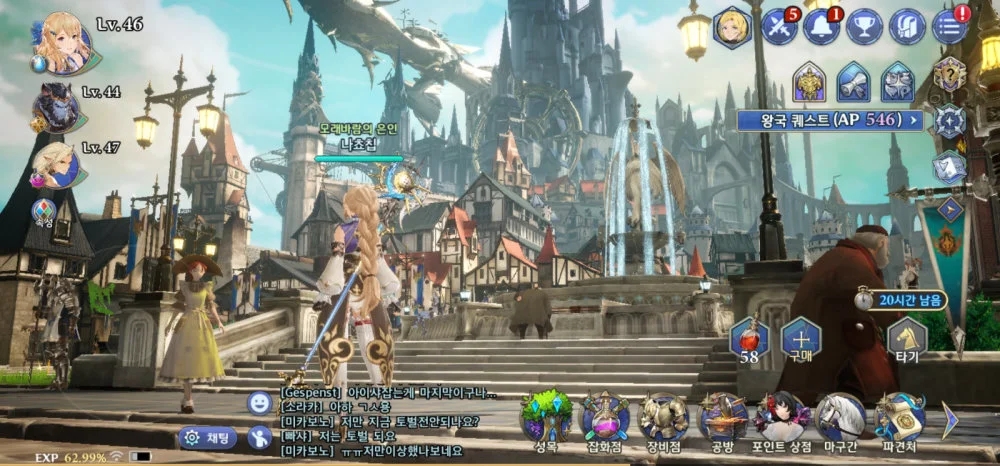The width and height of the screenshot is (1000, 466).
Task: Select the Lv. 44 wolf party member portrait
Action: pyautogui.click(x=57, y=107)
